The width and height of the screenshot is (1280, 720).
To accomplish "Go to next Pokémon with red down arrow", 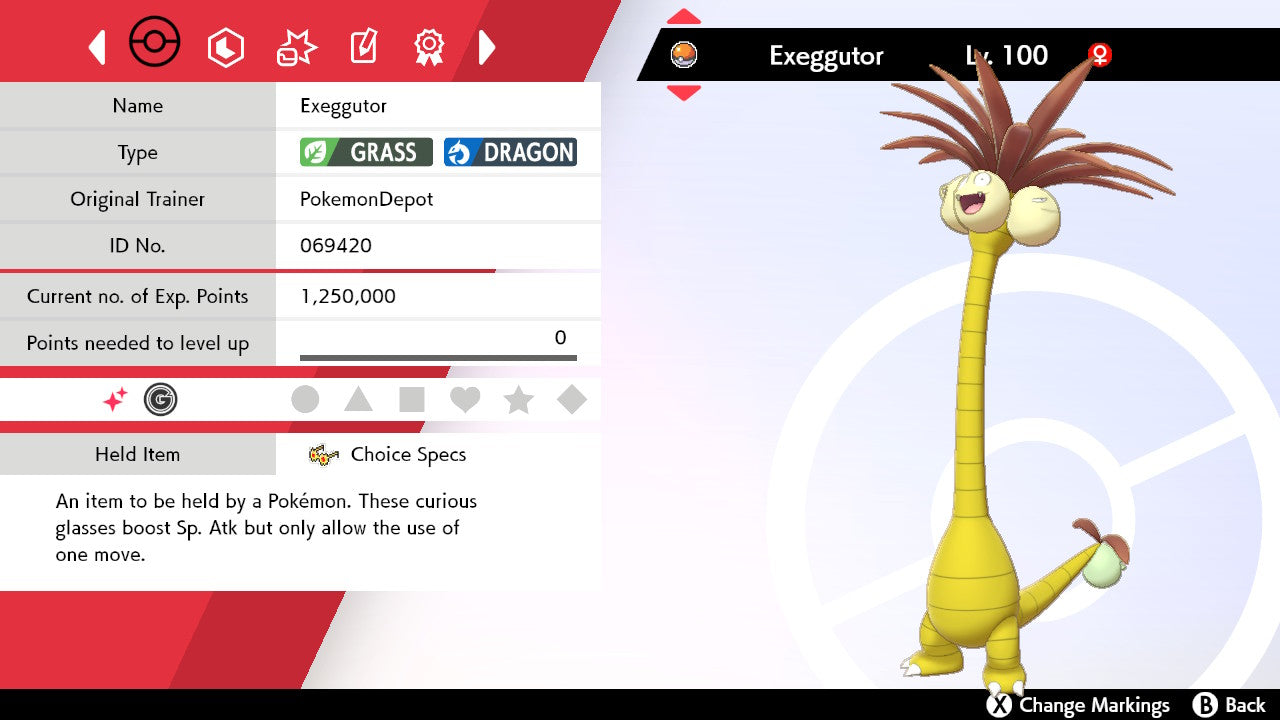I will click(684, 93).
